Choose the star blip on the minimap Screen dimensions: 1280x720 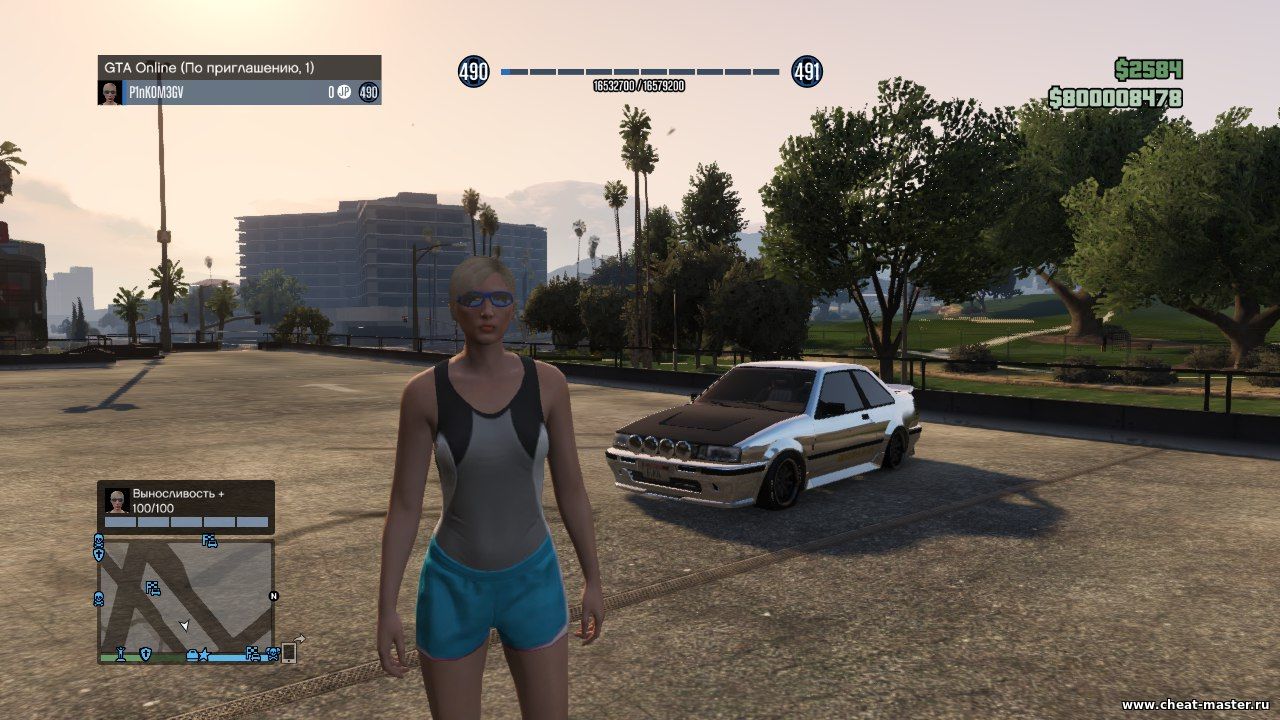pyautogui.click(x=205, y=655)
